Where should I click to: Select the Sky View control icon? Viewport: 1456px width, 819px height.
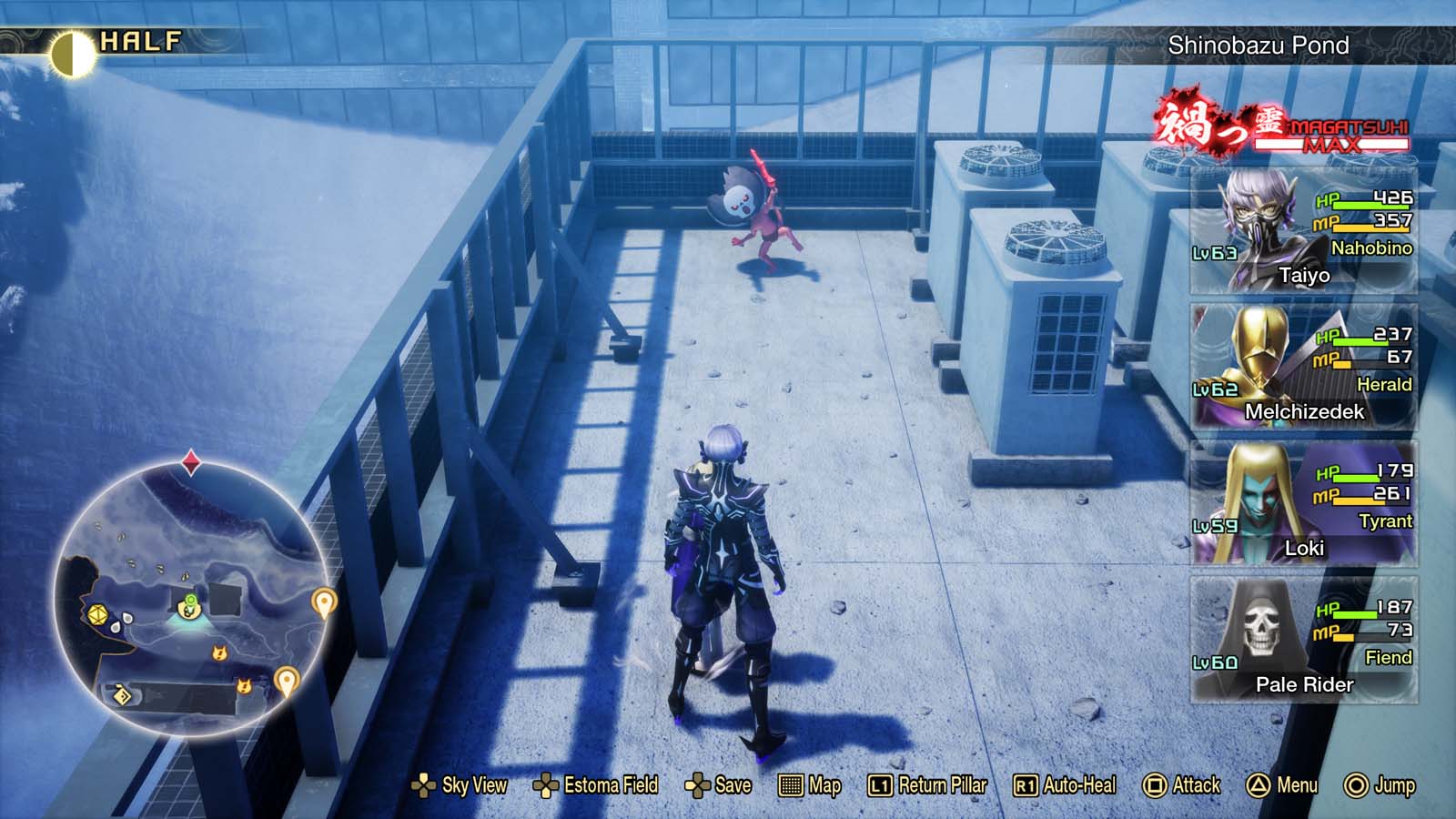[x=424, y=784]
